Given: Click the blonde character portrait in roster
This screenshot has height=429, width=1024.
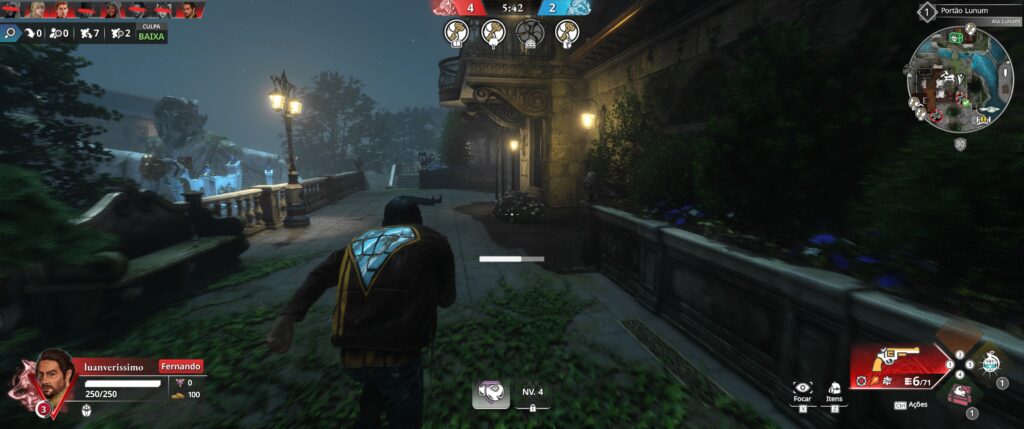Looking at the screenshot, I should tap(38, 10).
